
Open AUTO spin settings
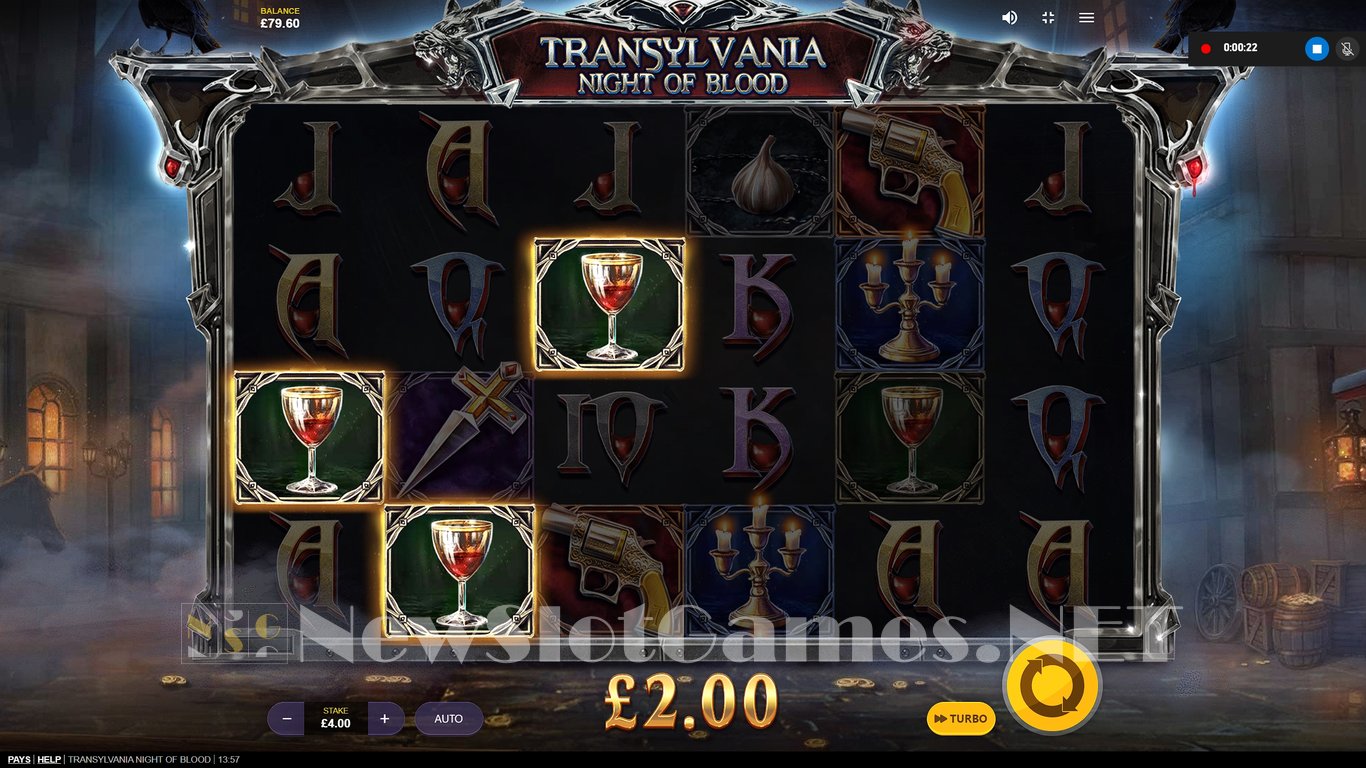(448, 718)
